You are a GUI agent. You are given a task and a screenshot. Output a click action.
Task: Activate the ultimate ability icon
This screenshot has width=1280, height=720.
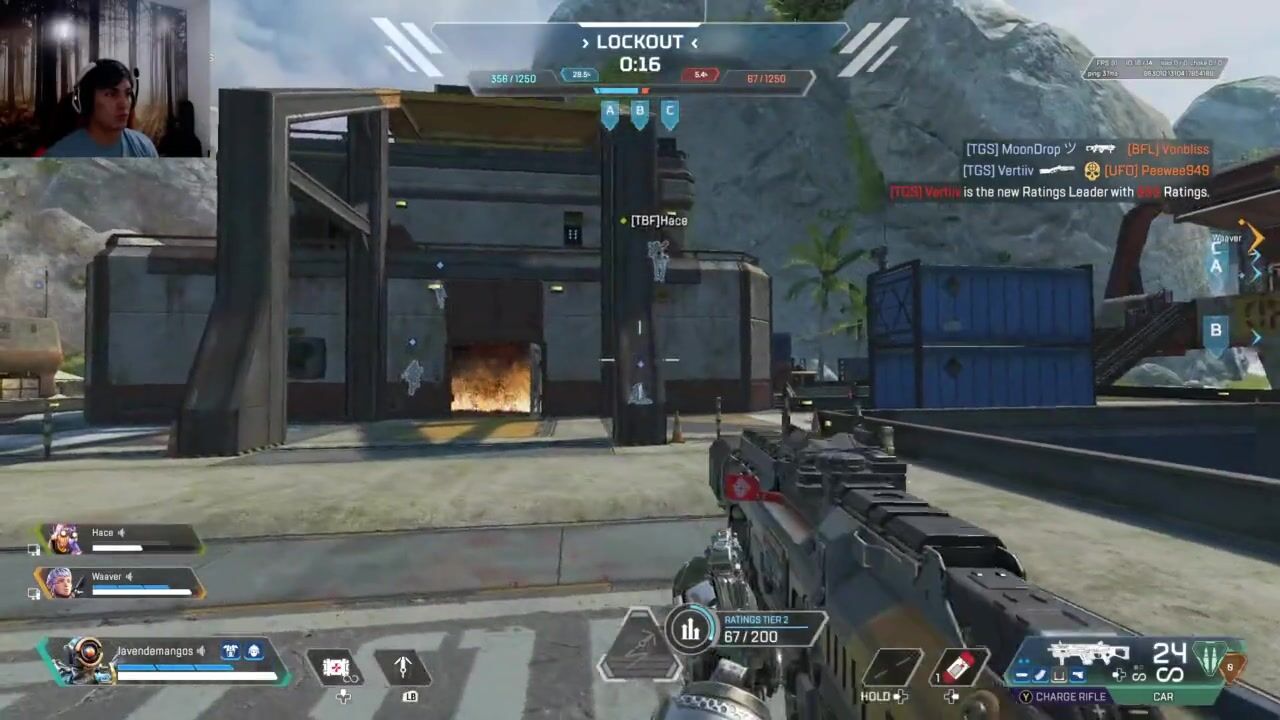click(x=639, y=645)
